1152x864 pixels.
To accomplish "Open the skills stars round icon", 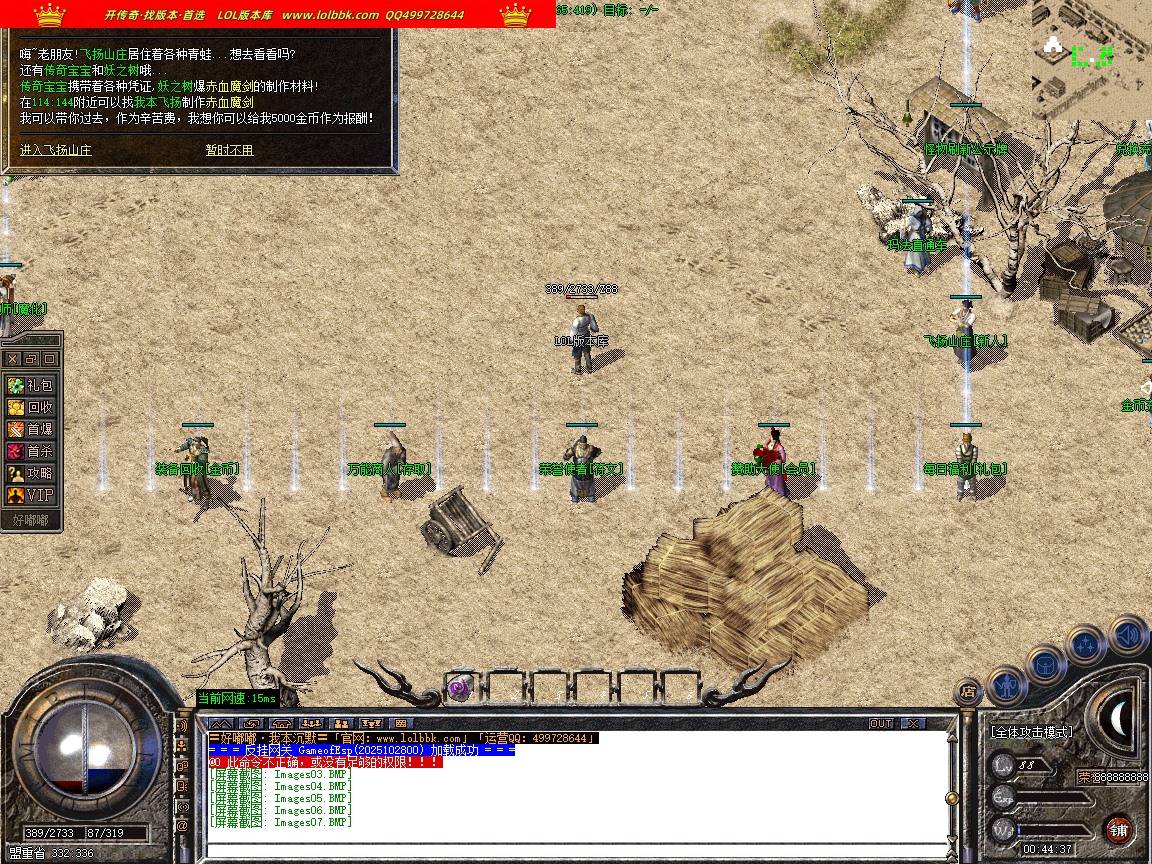I will 1085,644.
